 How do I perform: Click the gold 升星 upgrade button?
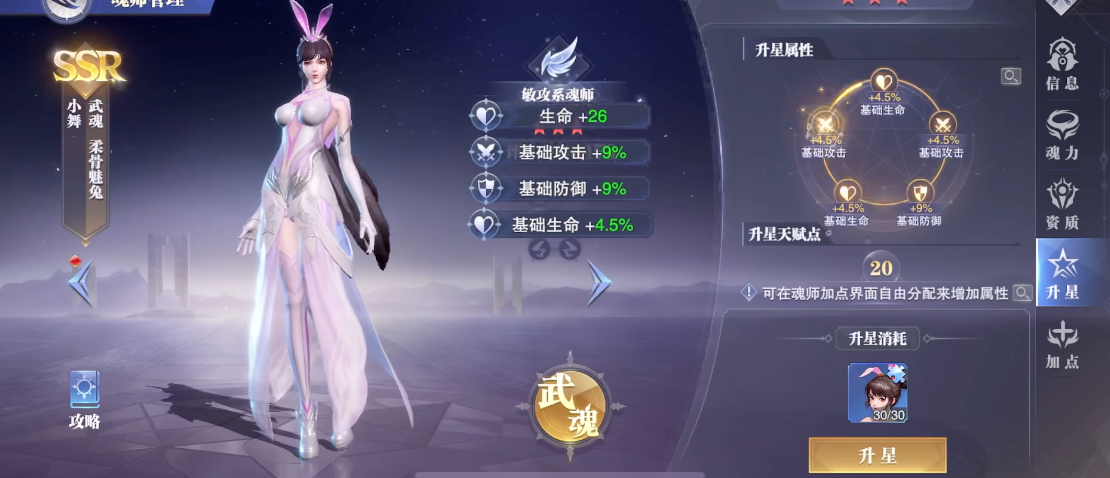(877, 456)
